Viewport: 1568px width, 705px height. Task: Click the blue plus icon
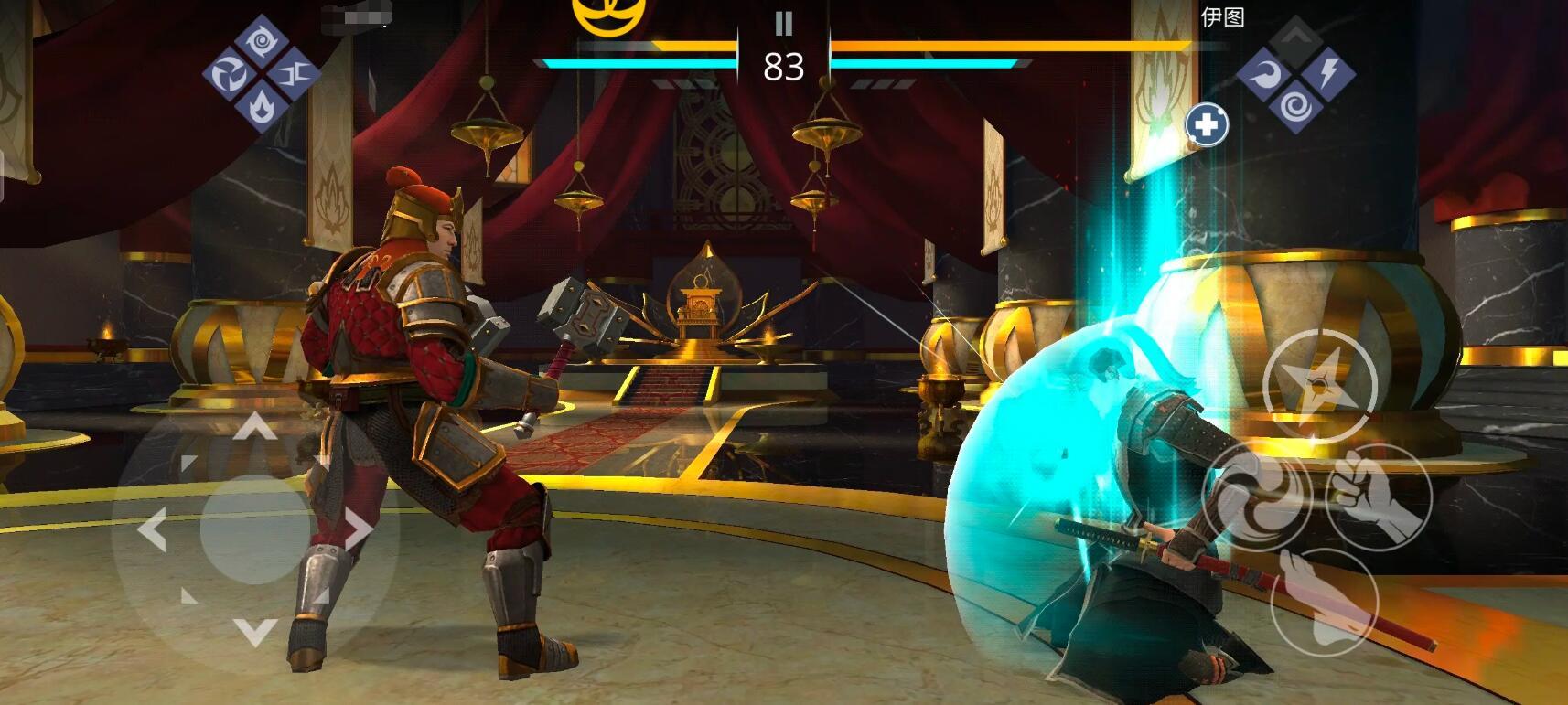[1207, 125]
